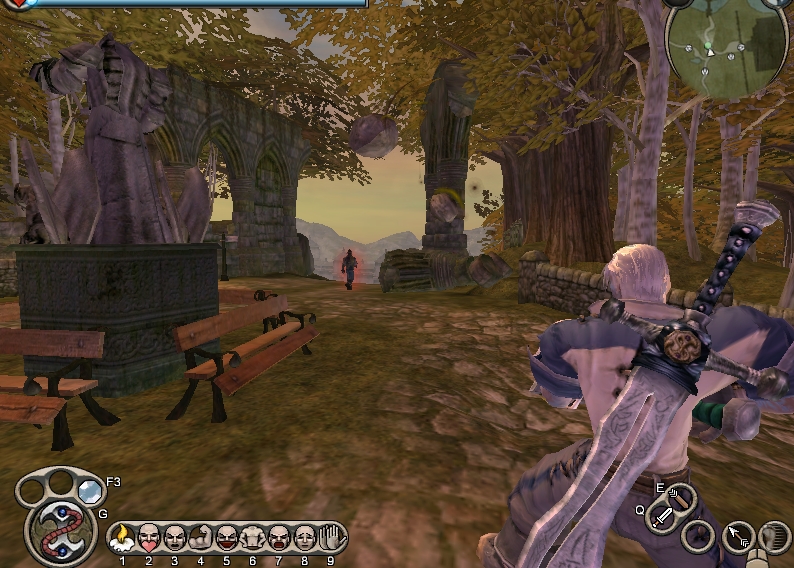Choose the flexing arm expression

click(201, 538)
